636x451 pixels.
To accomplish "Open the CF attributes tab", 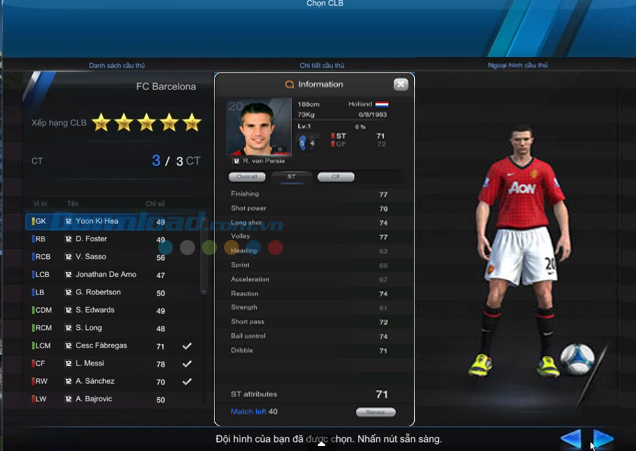I will click(335, 176).
